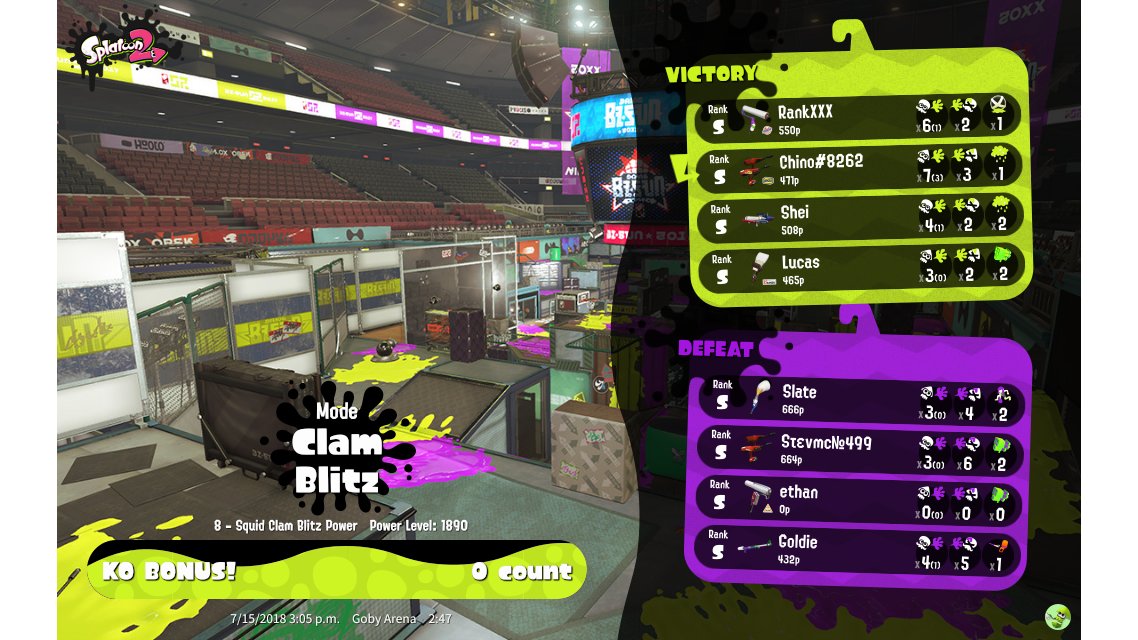Image resolution: width=1138 pixels, height=640 pixels.
Task: Click the KO Bonus count banner
Action: (x=337, y=571)
